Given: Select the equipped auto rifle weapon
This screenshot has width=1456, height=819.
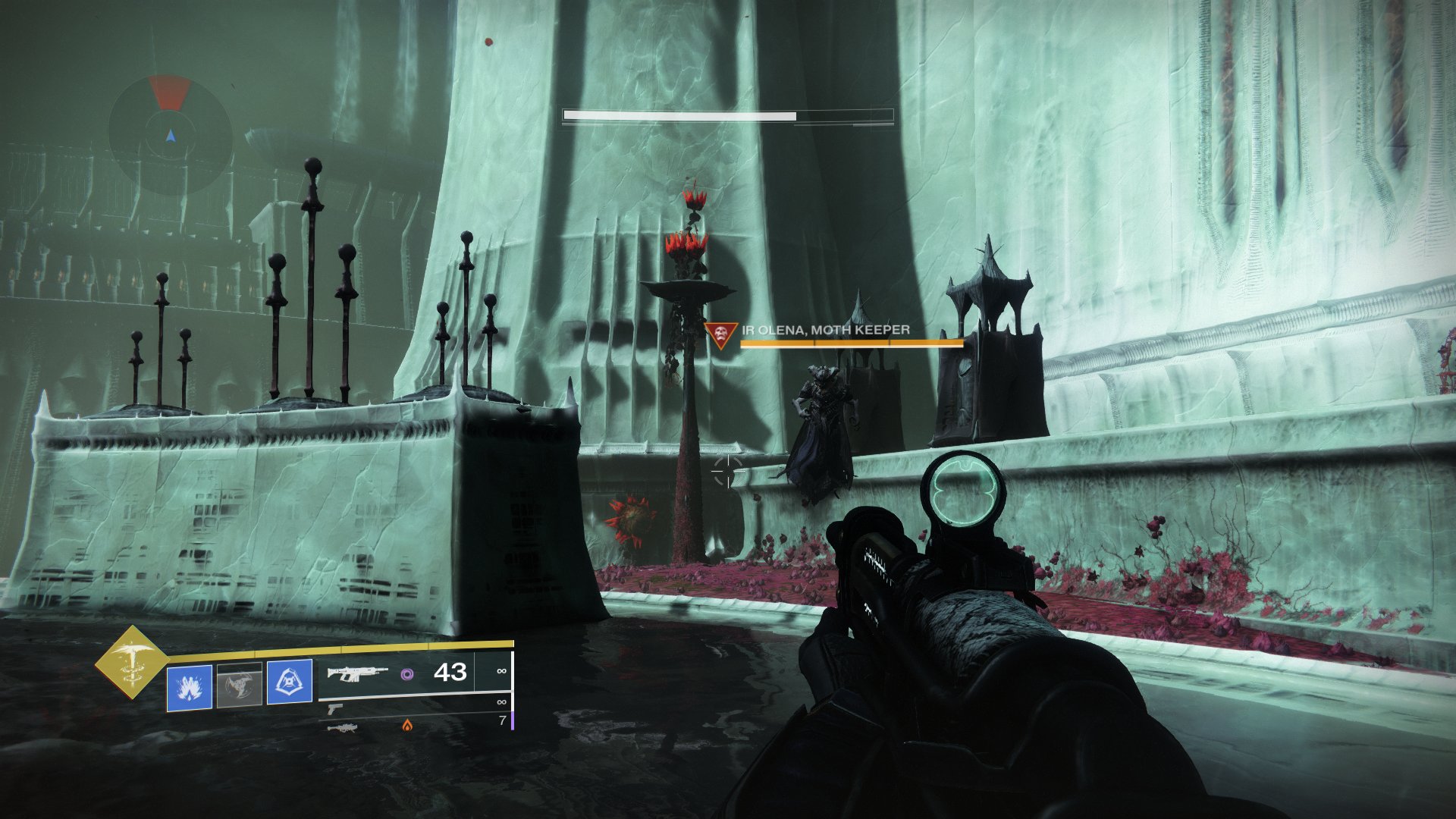Looking at the screenshot, I should [x=357, y=673].
